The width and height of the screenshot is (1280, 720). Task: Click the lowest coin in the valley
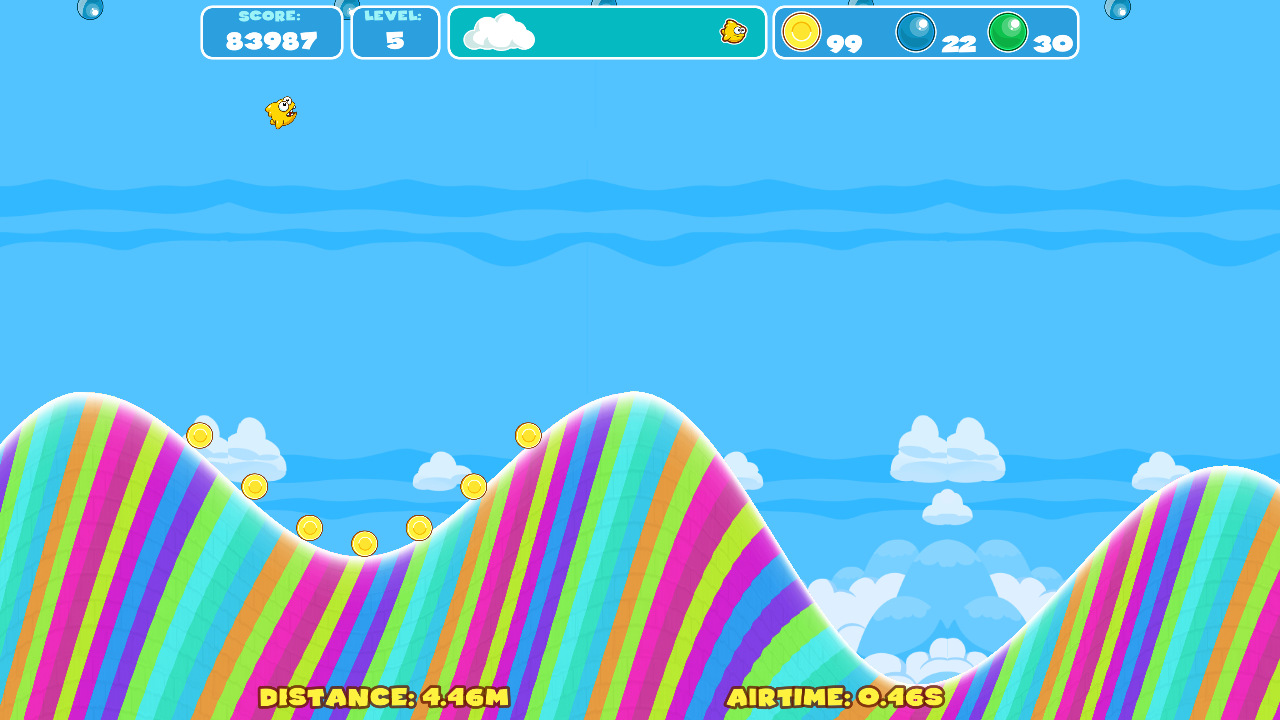click(x=364, y=543)
